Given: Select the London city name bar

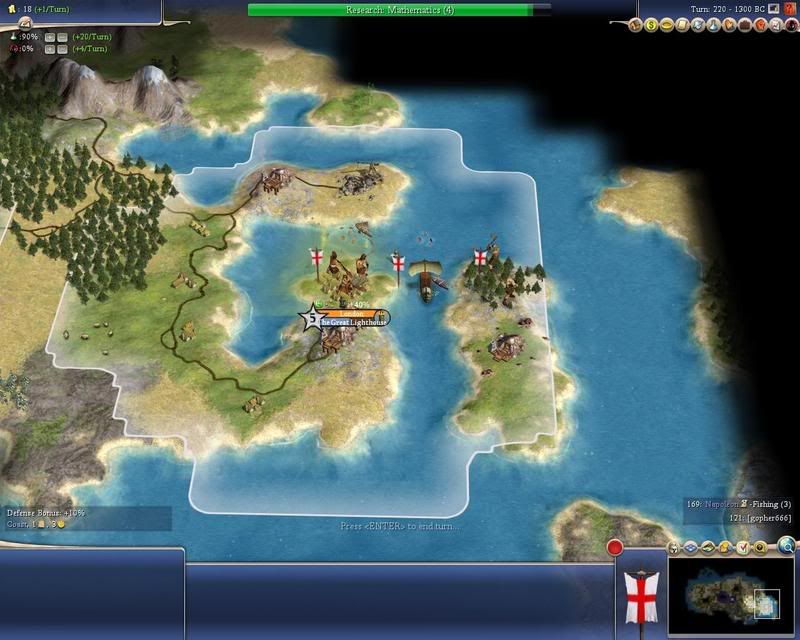Looking at the screenshot, I should point(349,314).
